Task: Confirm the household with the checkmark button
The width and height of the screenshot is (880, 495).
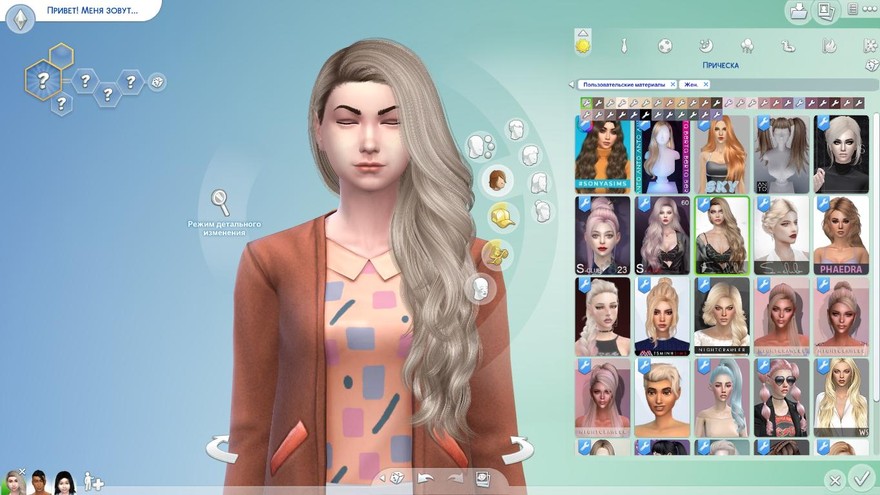Action: (x=860, y=478)
